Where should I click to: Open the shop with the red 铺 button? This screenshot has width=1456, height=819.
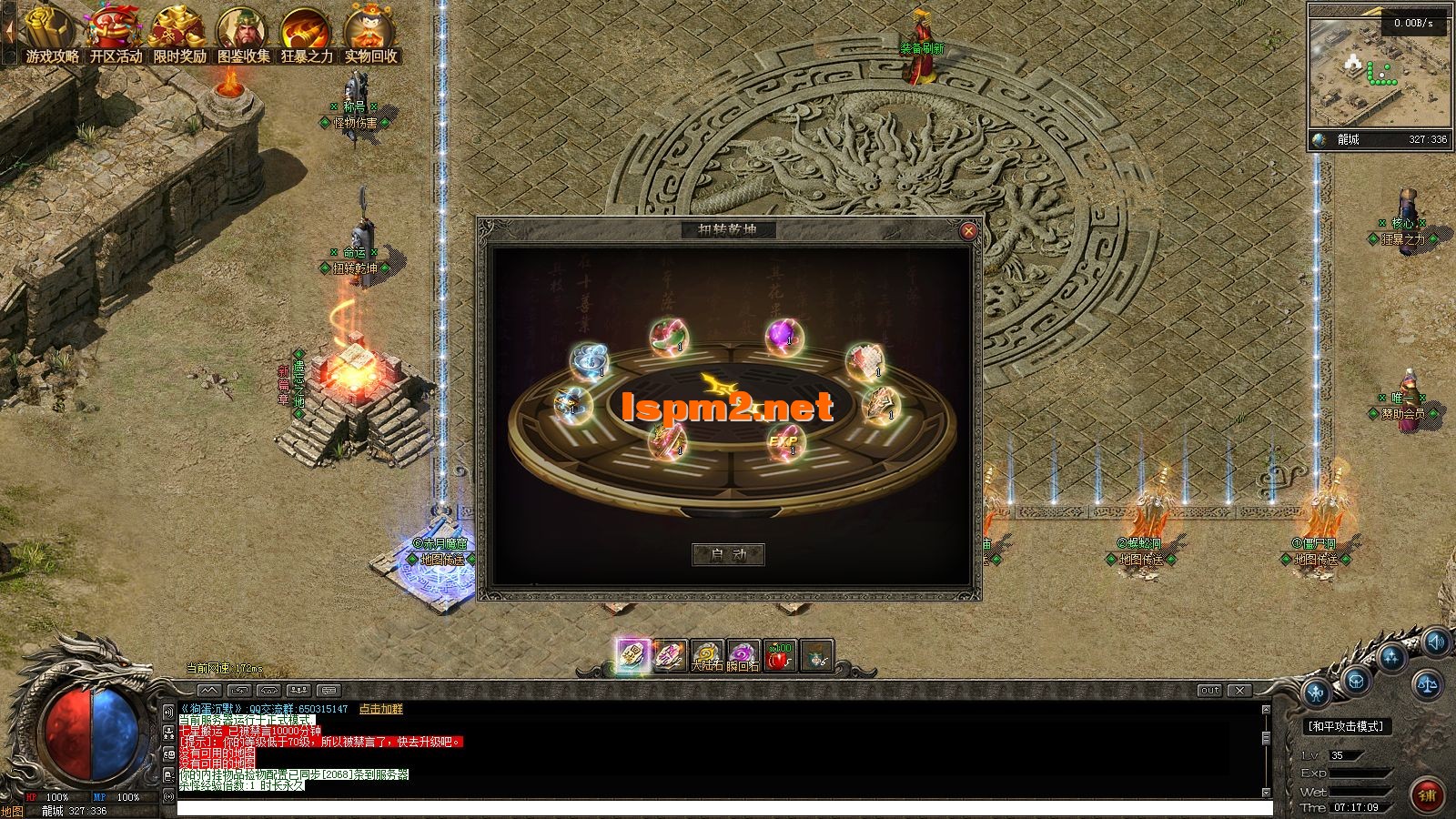[x=1426, y=794]
